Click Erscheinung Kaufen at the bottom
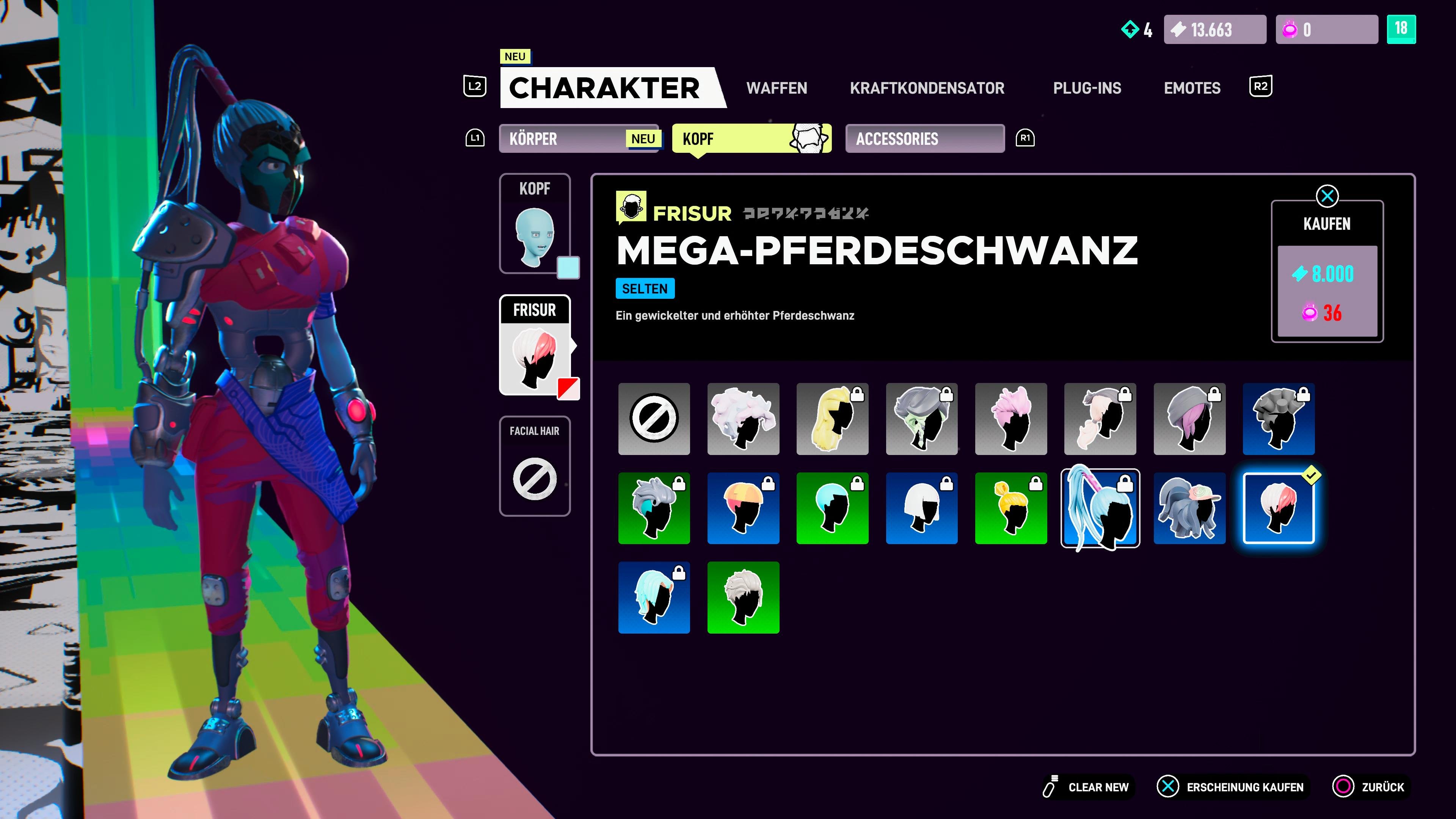1456x819 pixels. pyautogui.click(x=1232, y=787)
